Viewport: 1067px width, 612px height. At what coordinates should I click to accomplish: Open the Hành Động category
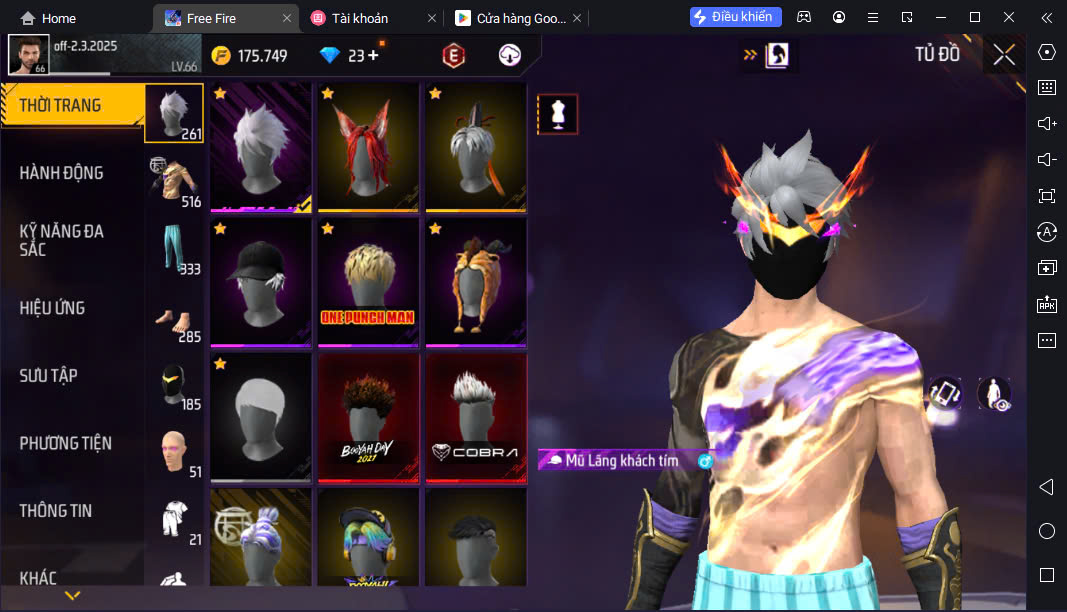(x=62, y=173)
